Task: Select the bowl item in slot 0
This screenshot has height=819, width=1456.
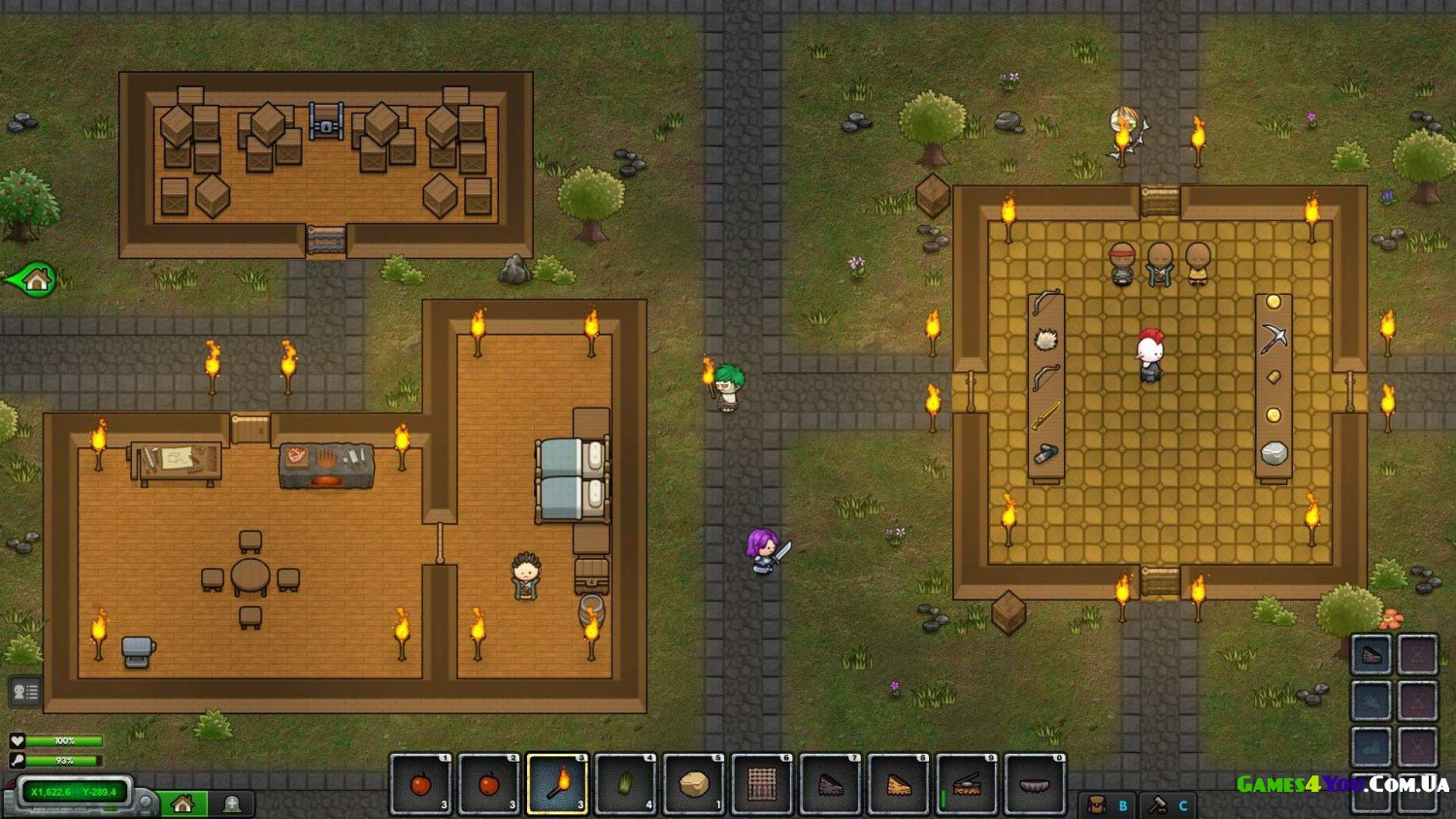Action: pos(1035,784)
